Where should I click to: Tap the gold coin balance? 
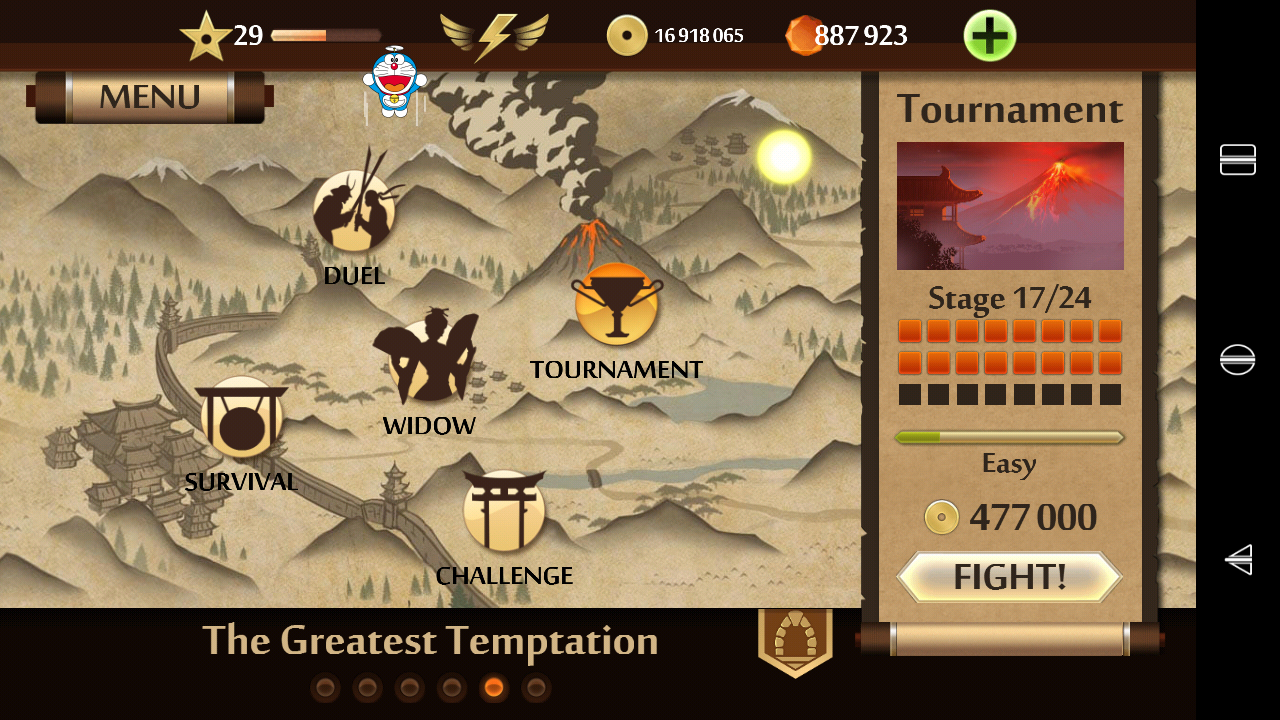[x=676, y=36]
